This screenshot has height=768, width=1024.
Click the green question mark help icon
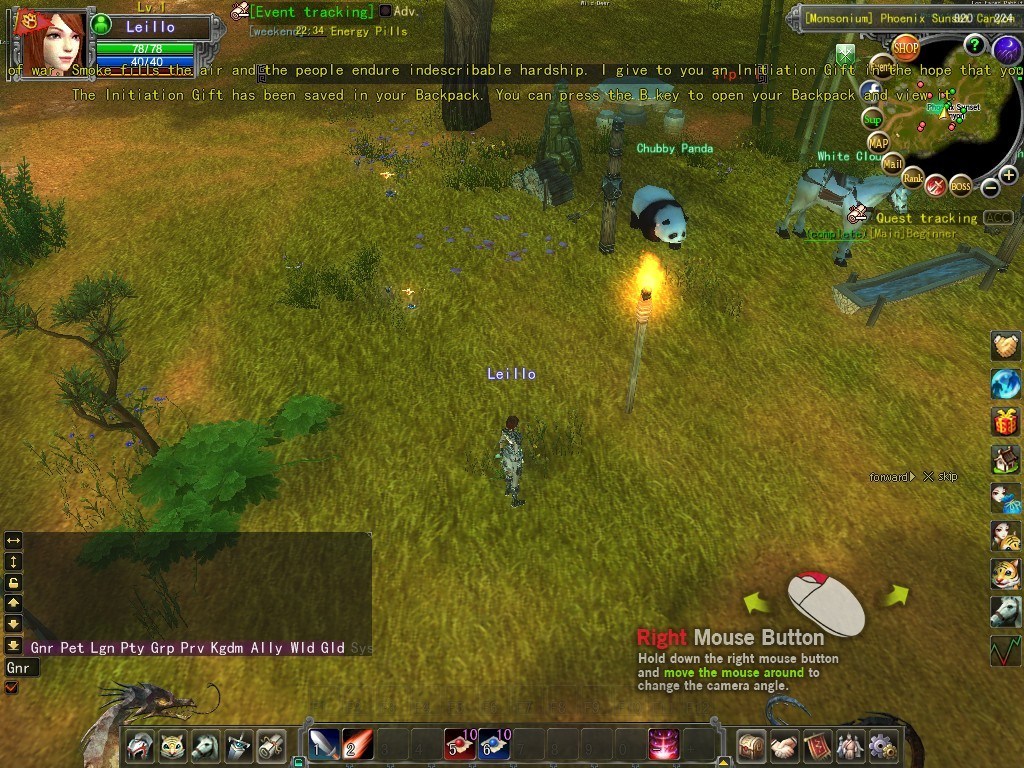(974, 44)
